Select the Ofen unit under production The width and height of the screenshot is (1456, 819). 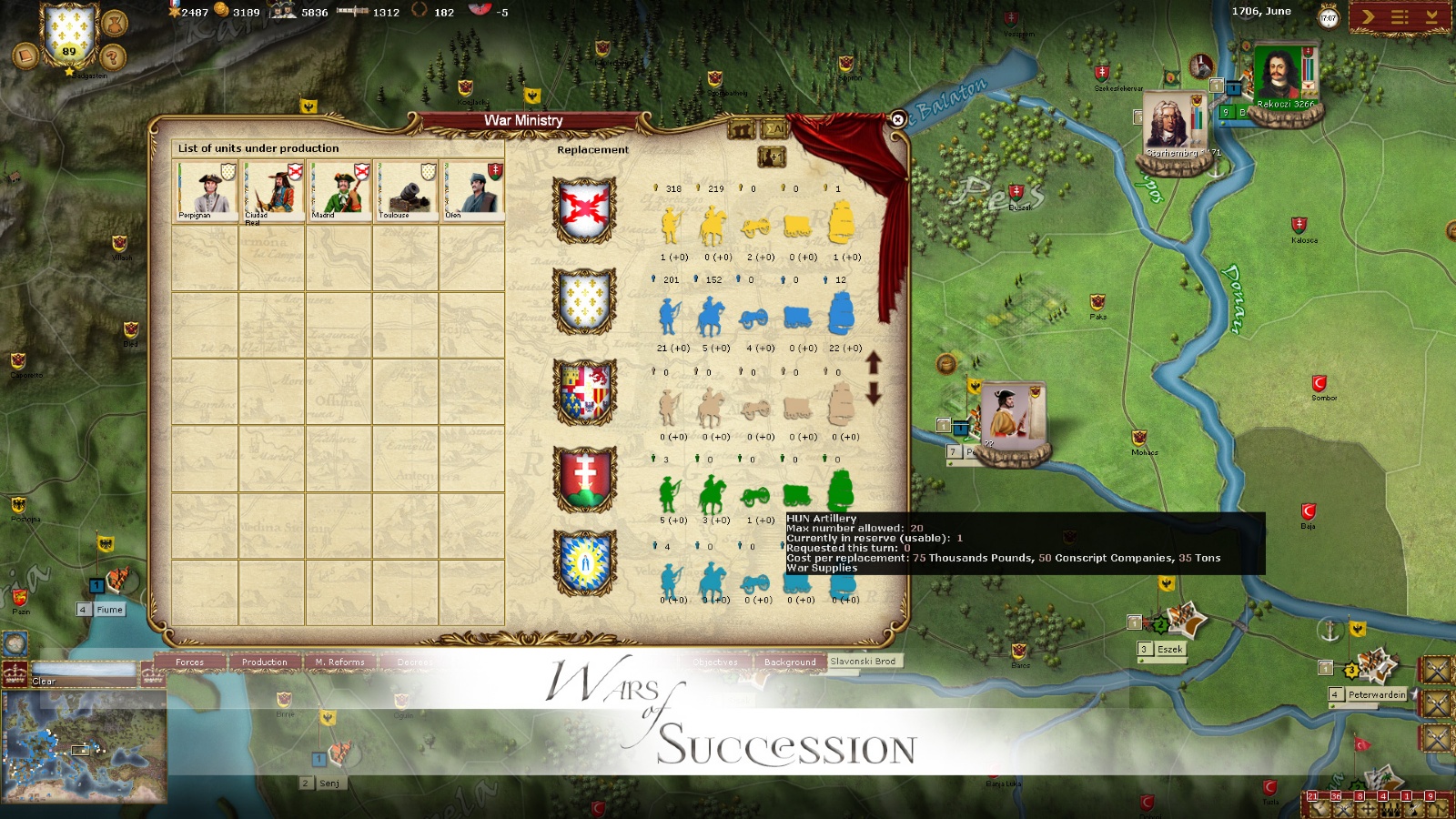click(472, 189)
